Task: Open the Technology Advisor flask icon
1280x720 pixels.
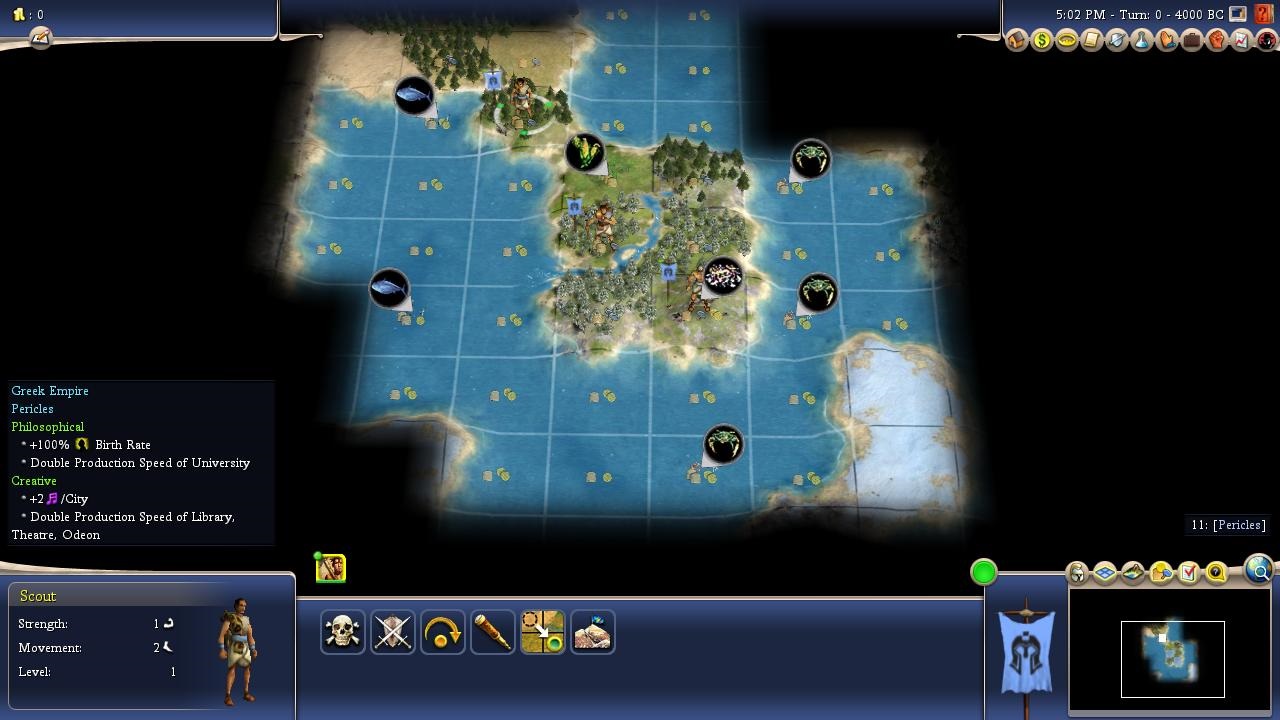Action: tap(1142, 41)
